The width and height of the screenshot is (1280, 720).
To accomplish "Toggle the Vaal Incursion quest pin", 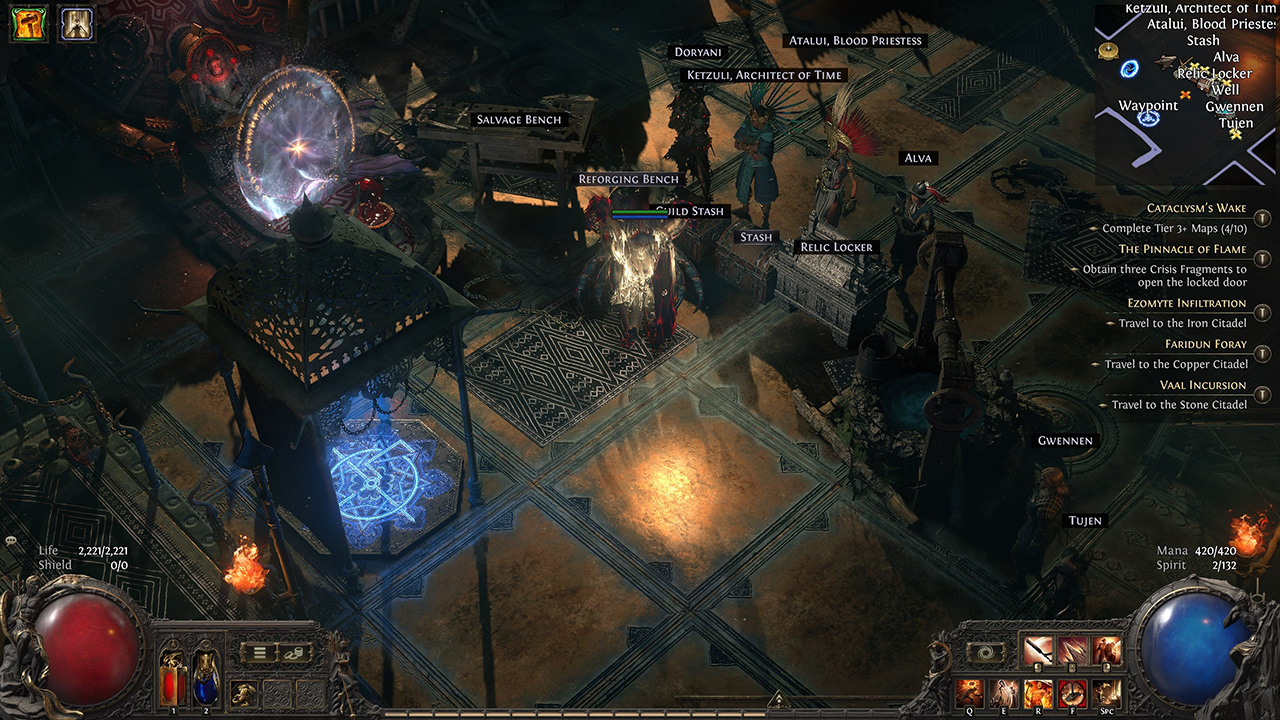I will [1263, 394].
